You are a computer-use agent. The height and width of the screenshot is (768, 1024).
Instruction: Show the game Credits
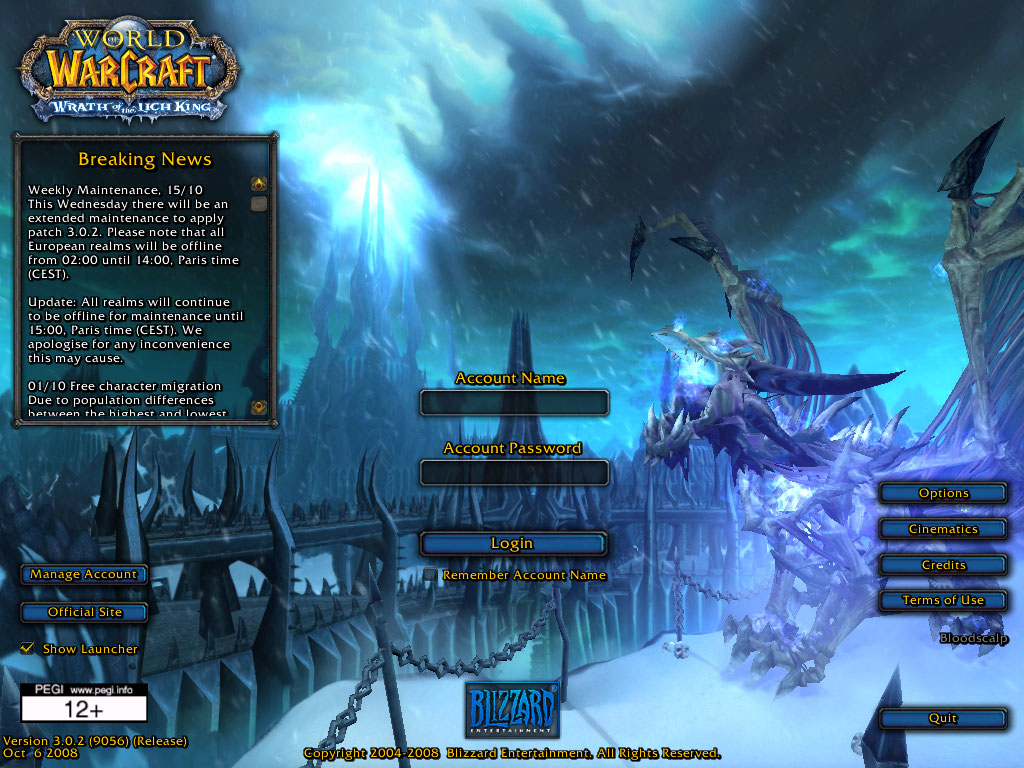pyautogui.click(x=943, y=565)
